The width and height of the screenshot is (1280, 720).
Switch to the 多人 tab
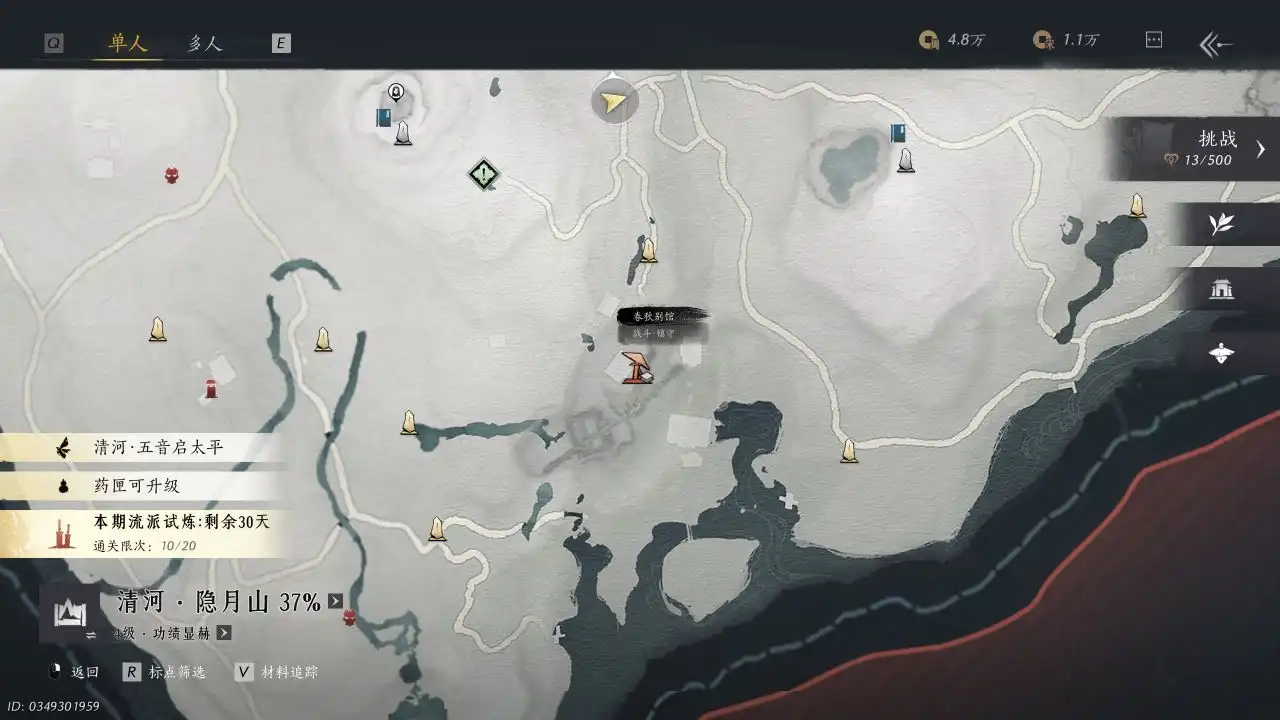(204, 43)
